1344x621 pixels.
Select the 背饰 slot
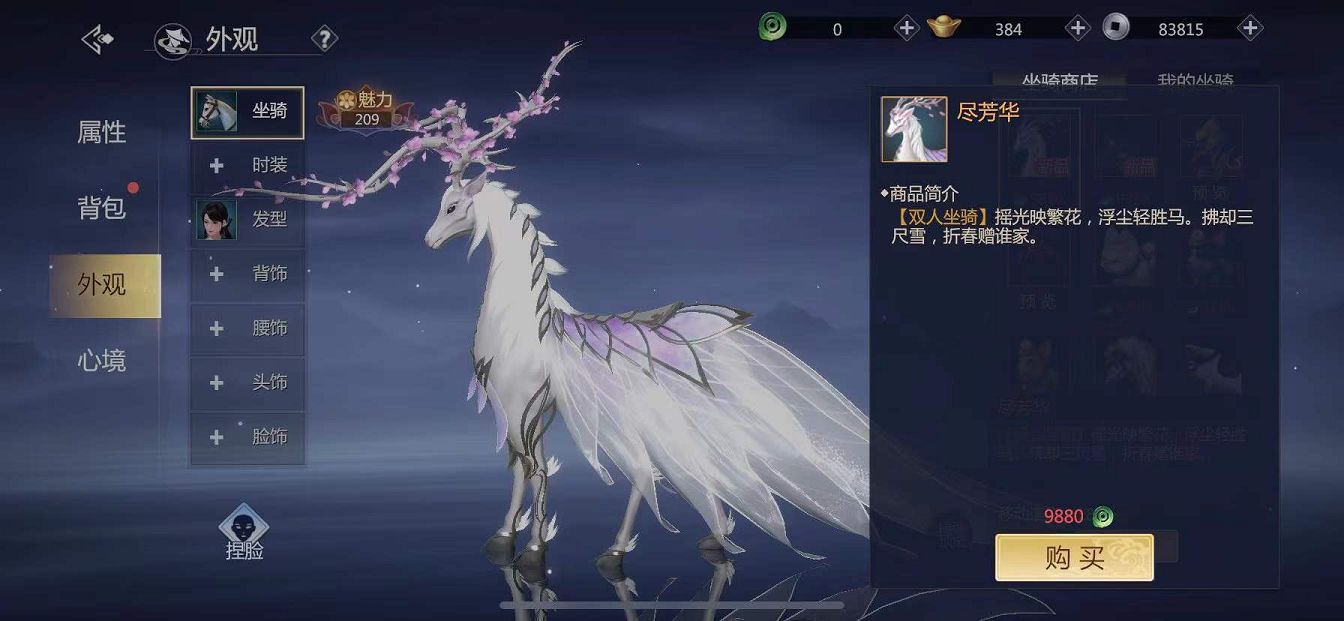(x=247, y=274)
